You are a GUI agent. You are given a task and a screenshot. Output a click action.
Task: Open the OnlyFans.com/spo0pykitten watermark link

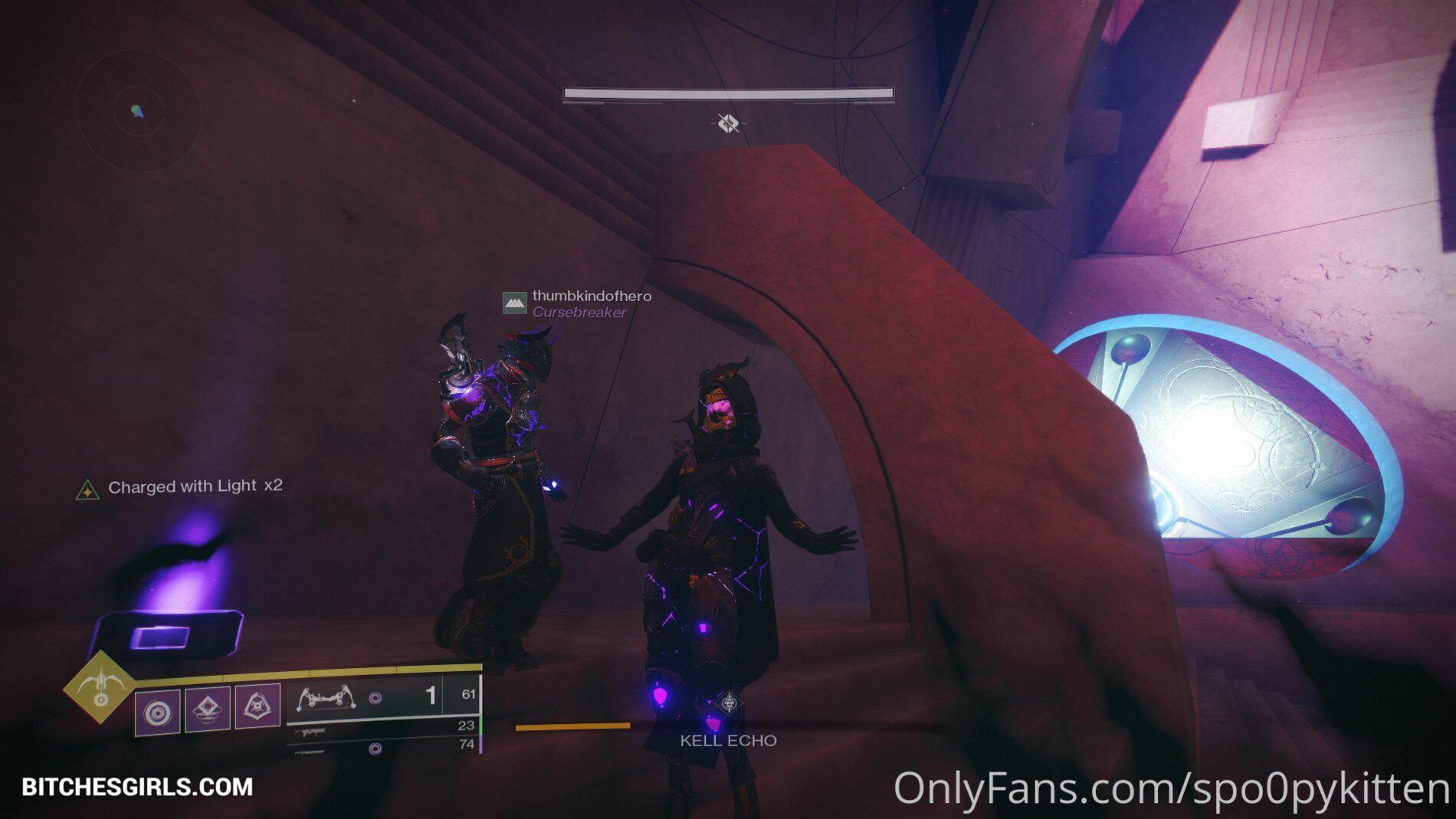[x=1172, y=788]
